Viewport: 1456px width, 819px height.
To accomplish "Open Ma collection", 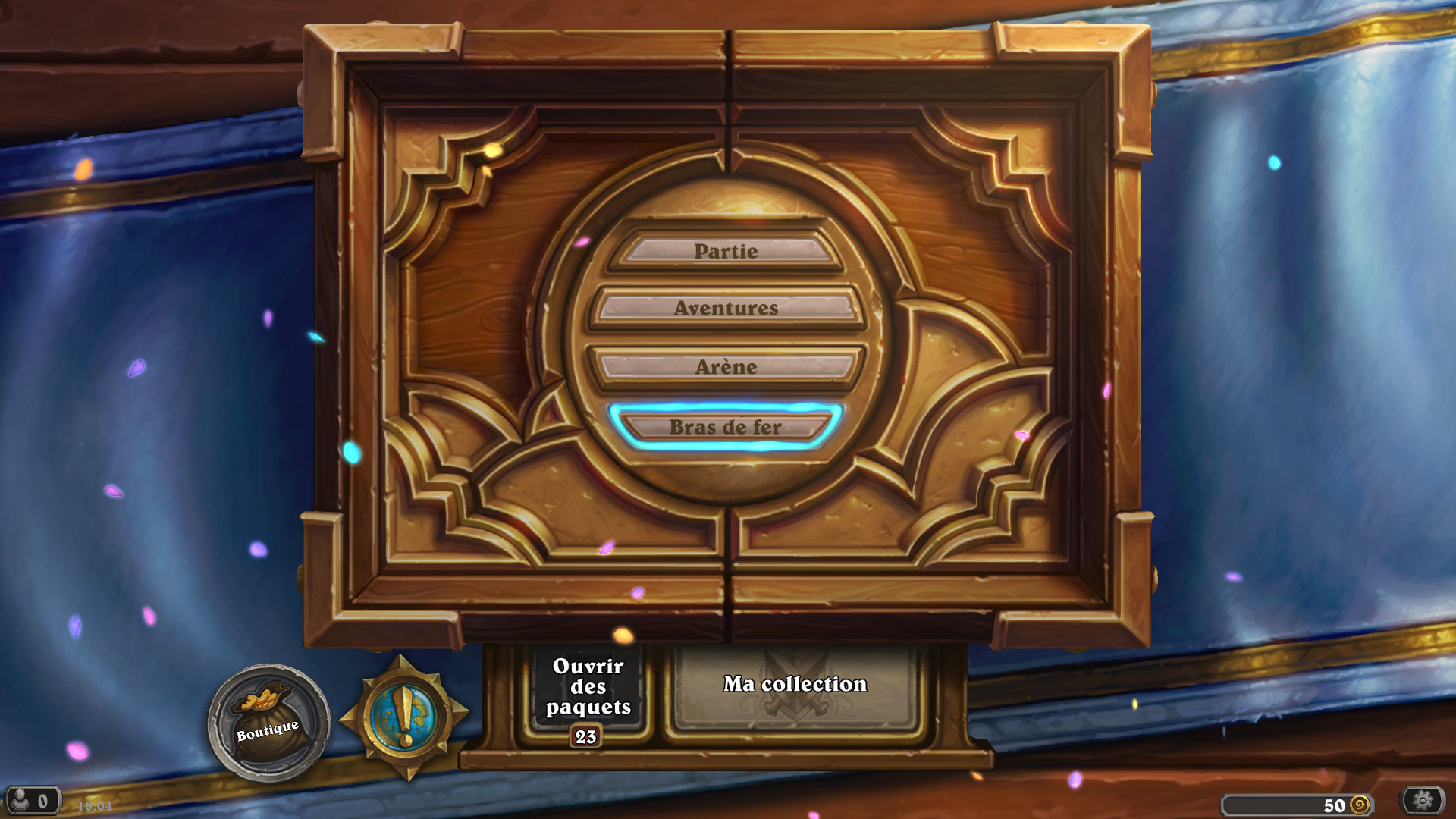I will 793,683.
